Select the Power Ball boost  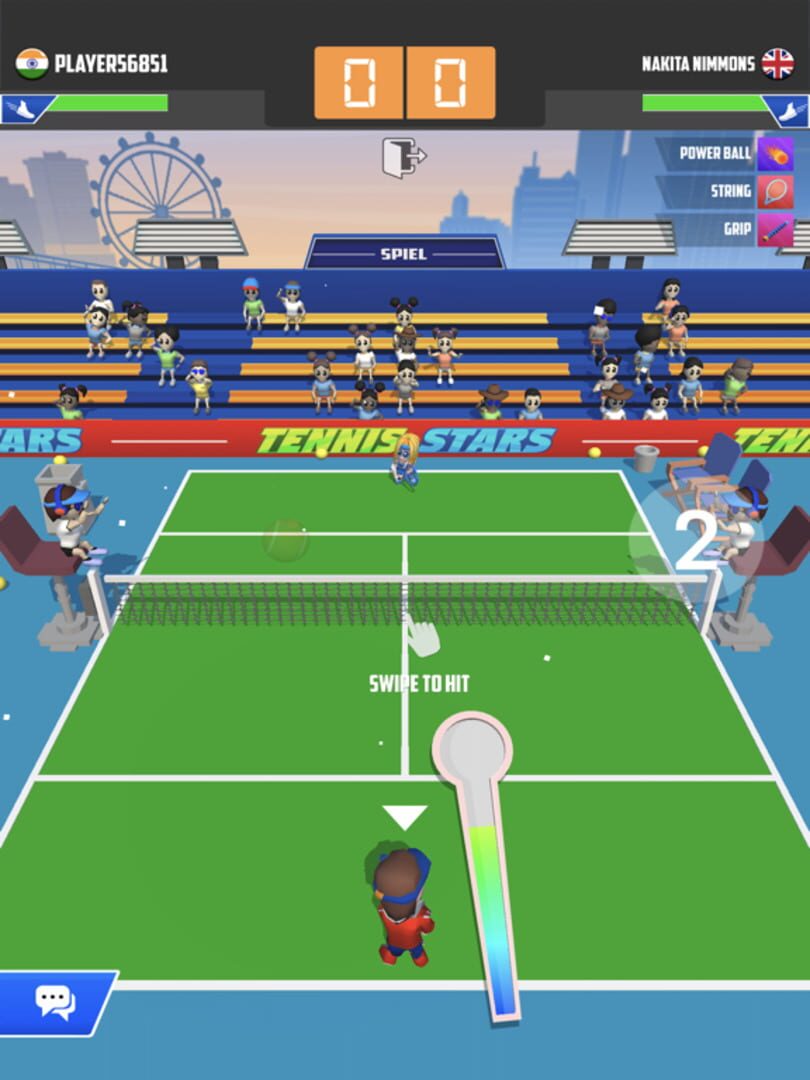(x=775, y=154)
